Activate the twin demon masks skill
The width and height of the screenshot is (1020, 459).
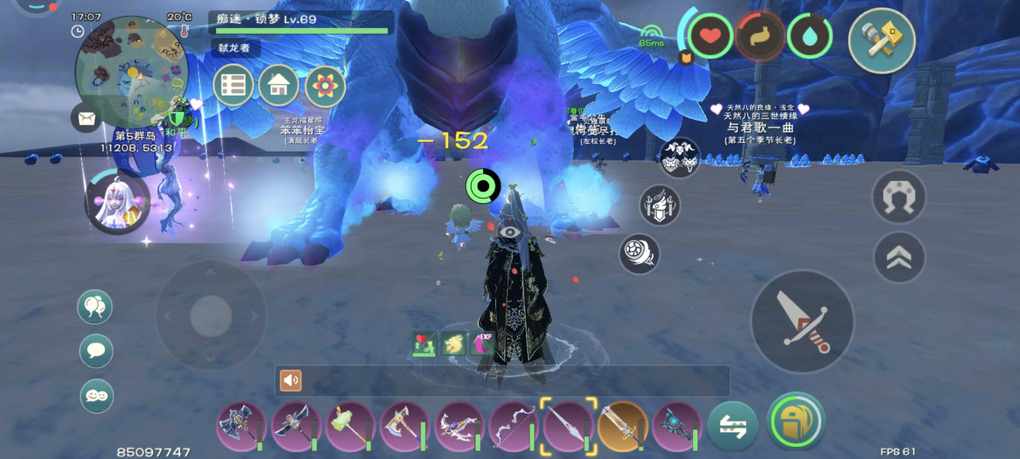coord(681,157)
